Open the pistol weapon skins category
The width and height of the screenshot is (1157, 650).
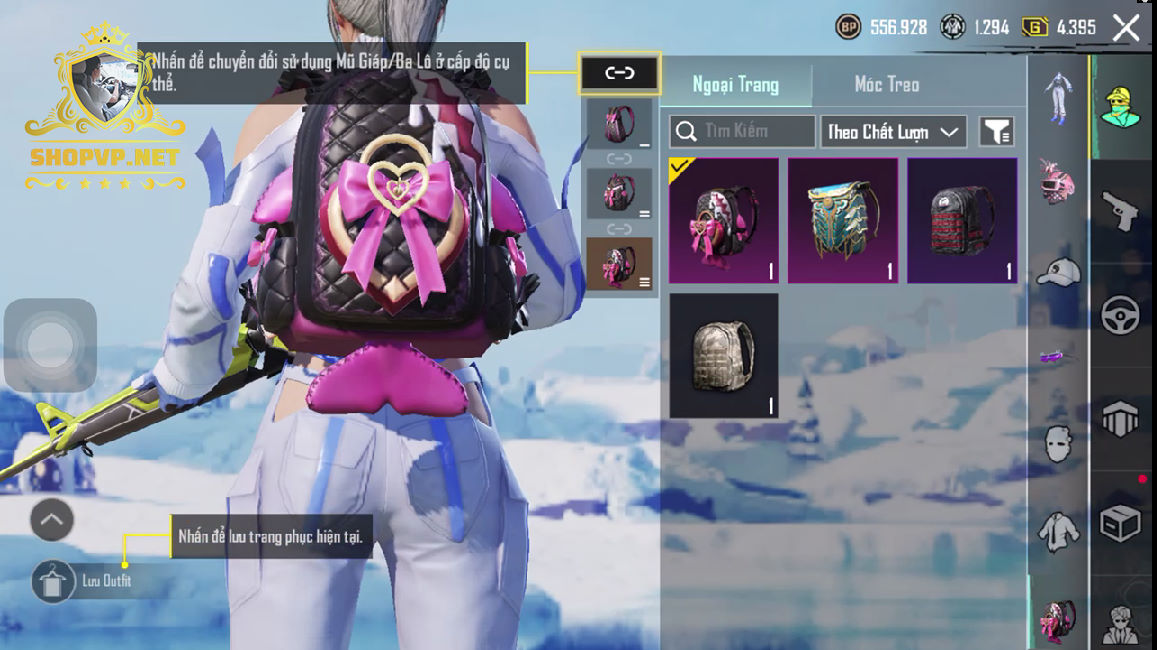pyautogui.click(x=1120, y=209)
